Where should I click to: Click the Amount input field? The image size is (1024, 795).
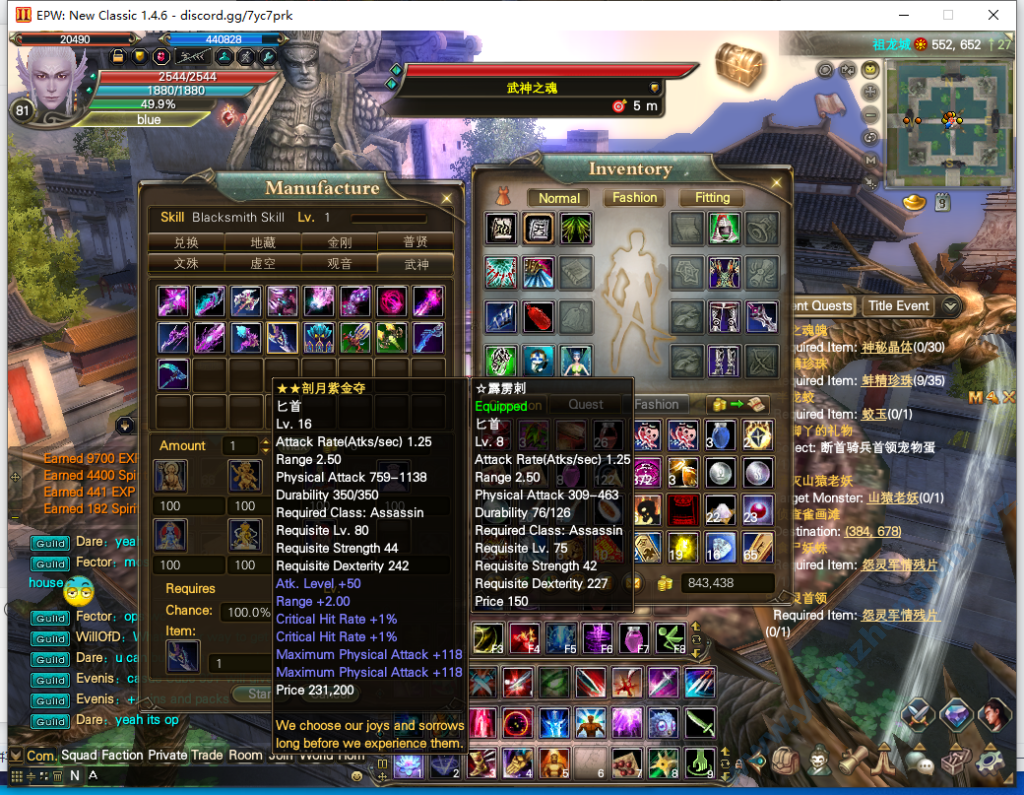pos(241,446)
